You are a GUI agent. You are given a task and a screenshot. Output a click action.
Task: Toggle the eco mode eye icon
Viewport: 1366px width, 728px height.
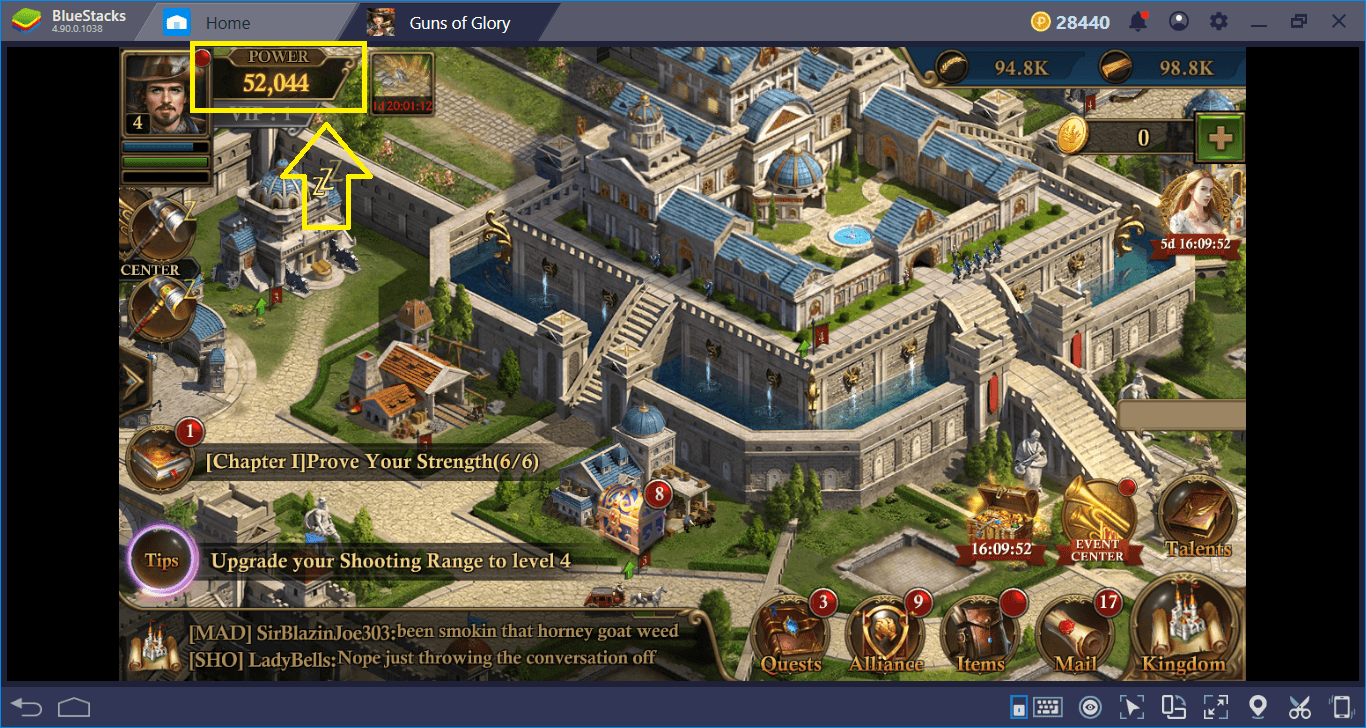pyautogui.click(x=1092, y=706)
